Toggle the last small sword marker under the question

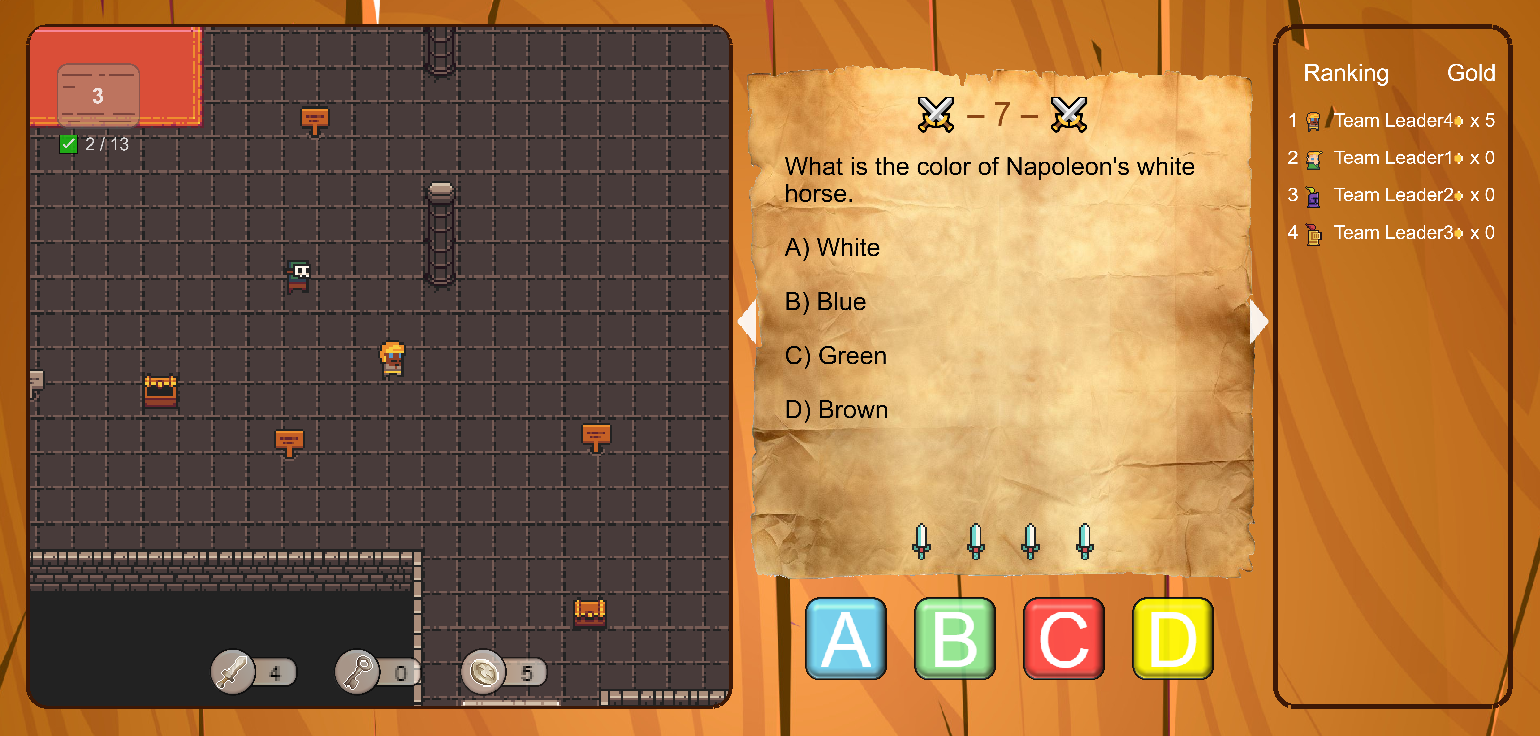click(x=1085, y=541)
